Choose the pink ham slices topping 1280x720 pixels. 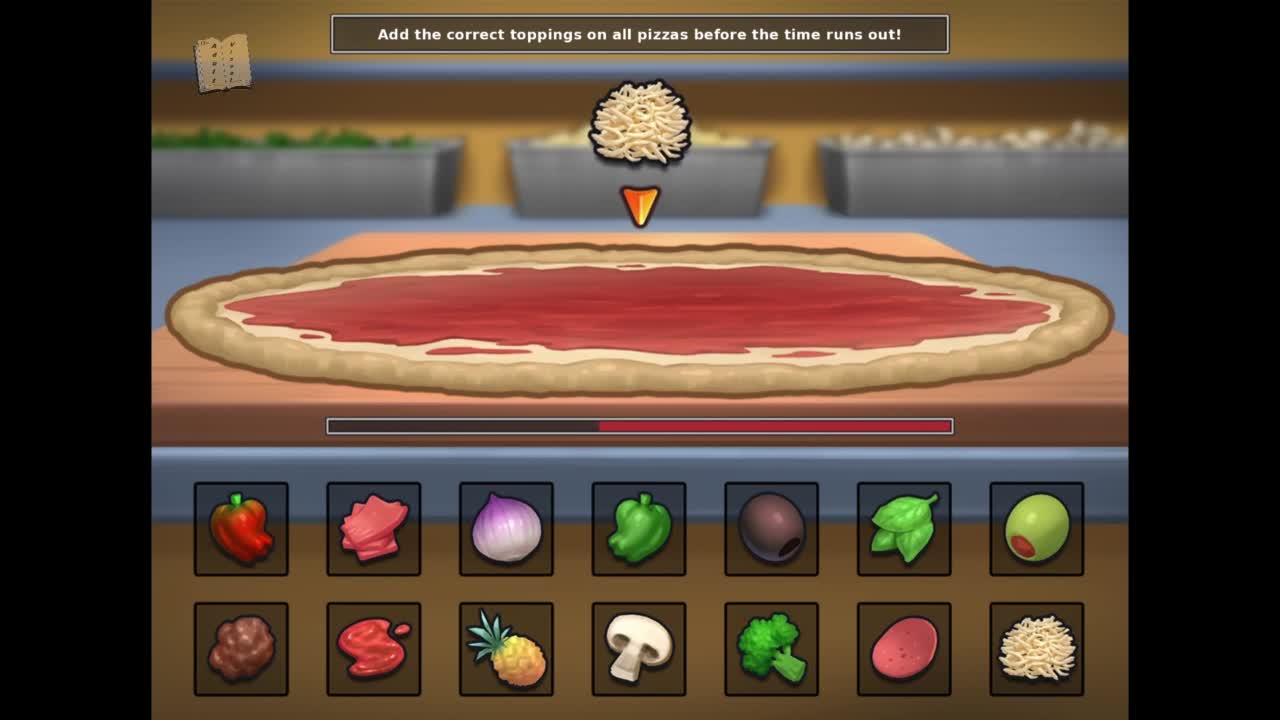coord(374,529)
